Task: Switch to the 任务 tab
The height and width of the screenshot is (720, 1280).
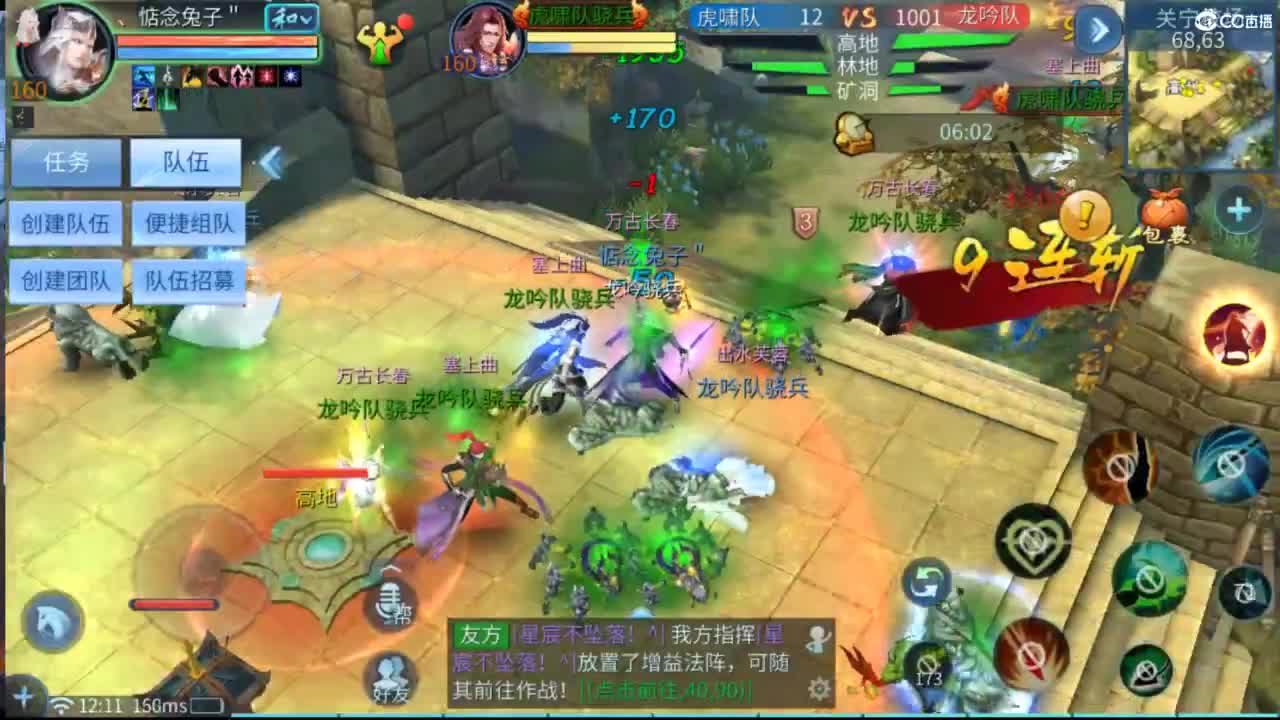Action: click(x=65, y=161)
